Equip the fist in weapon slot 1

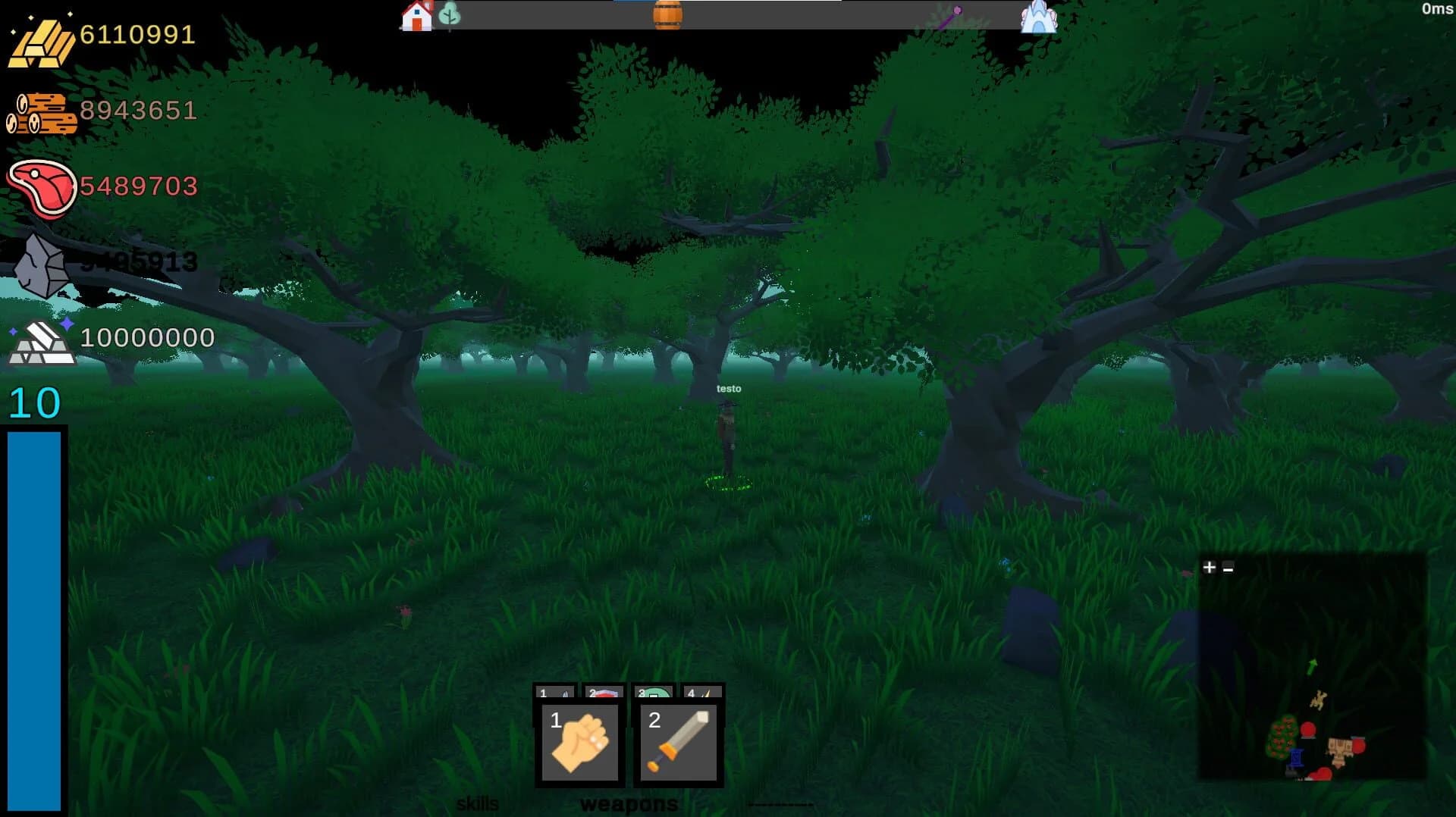[x=578, y=743]
